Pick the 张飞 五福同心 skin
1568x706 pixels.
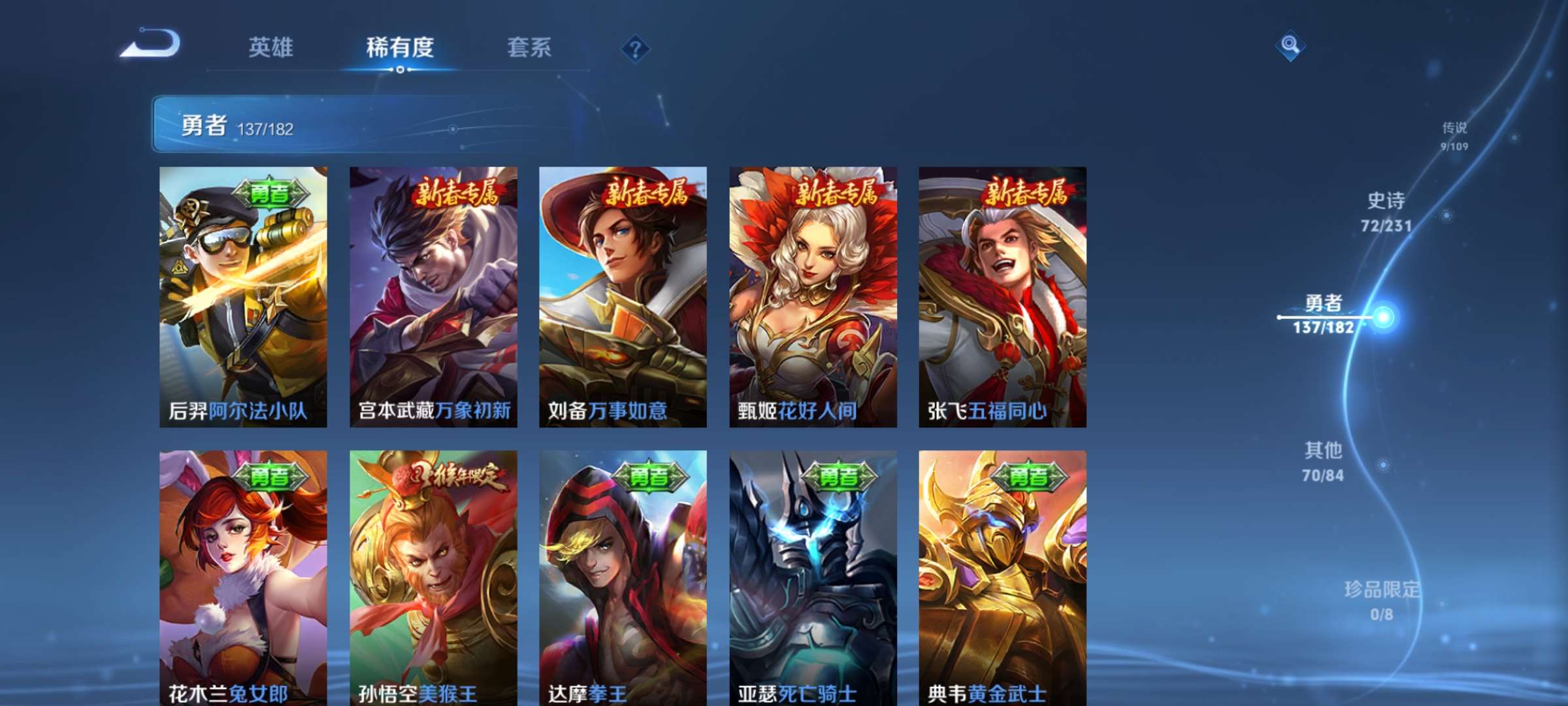point(1002,296)
